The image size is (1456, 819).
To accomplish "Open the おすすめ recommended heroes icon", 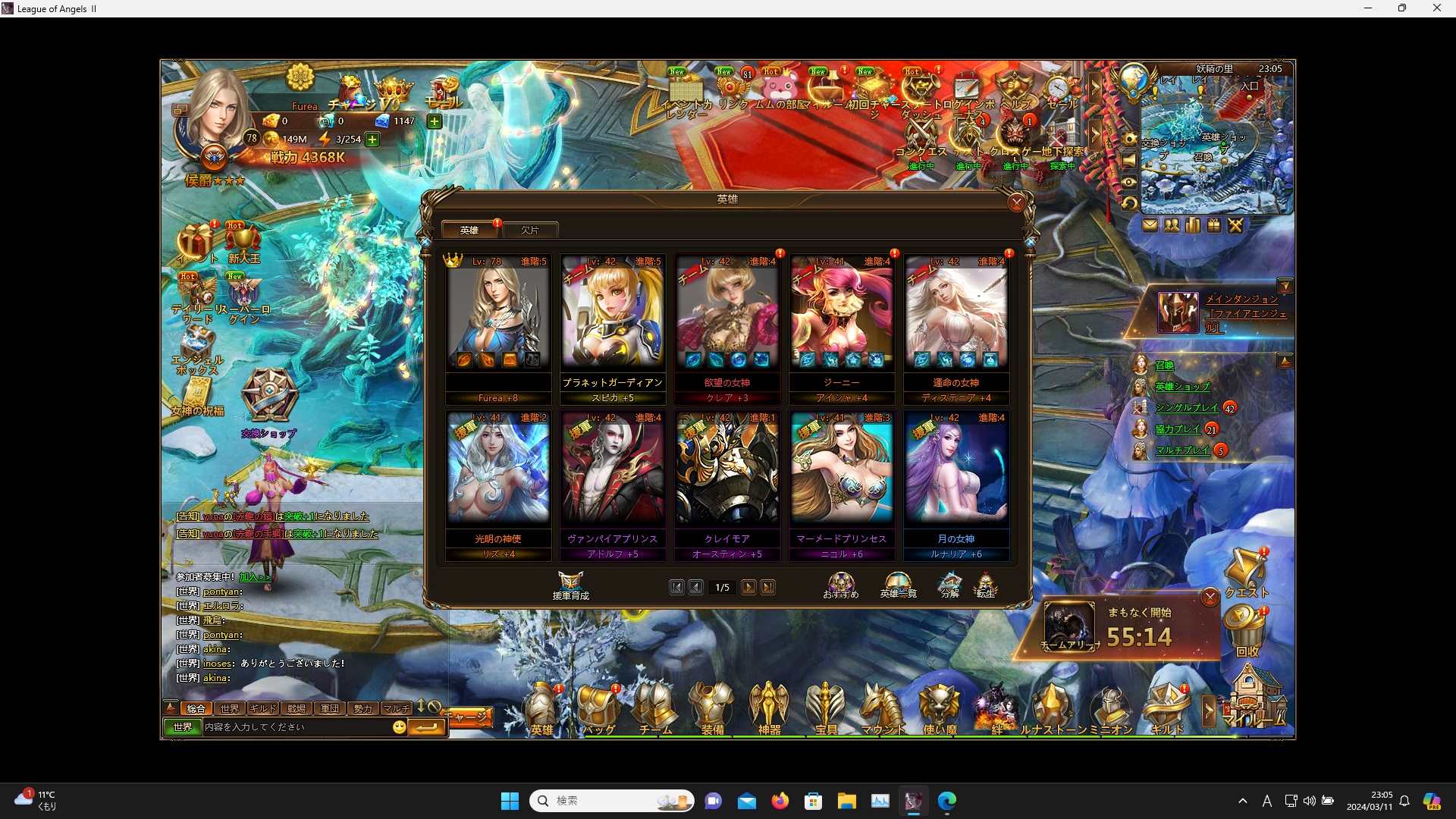I will tap(840, 582).
